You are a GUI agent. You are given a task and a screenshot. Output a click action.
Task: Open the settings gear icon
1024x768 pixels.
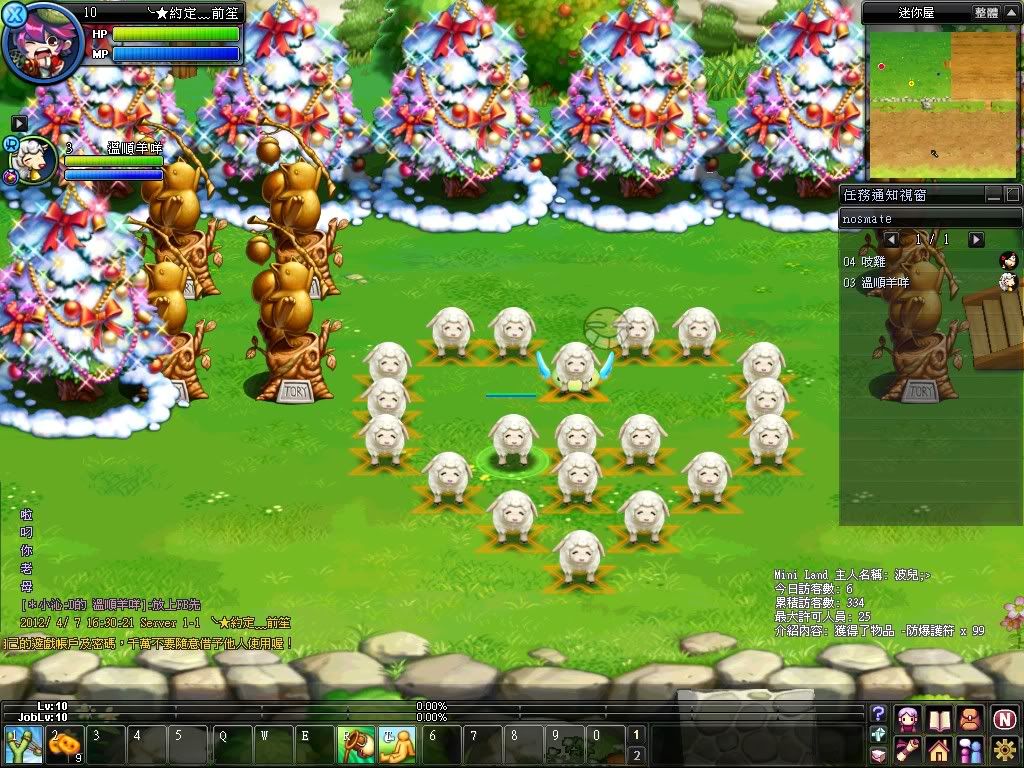(1004, 749)
